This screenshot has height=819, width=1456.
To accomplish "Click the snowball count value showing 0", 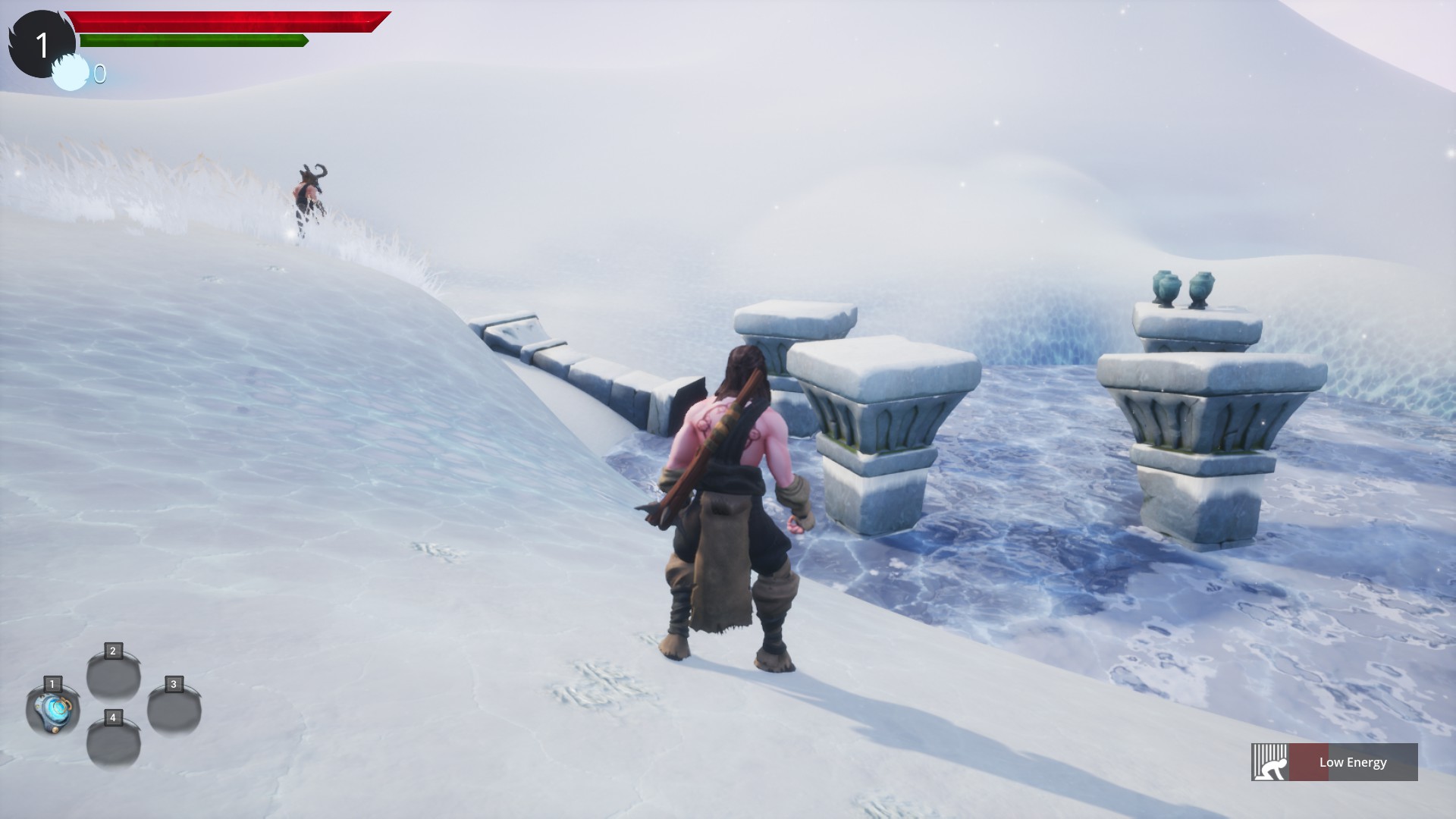I will [99, 74].
